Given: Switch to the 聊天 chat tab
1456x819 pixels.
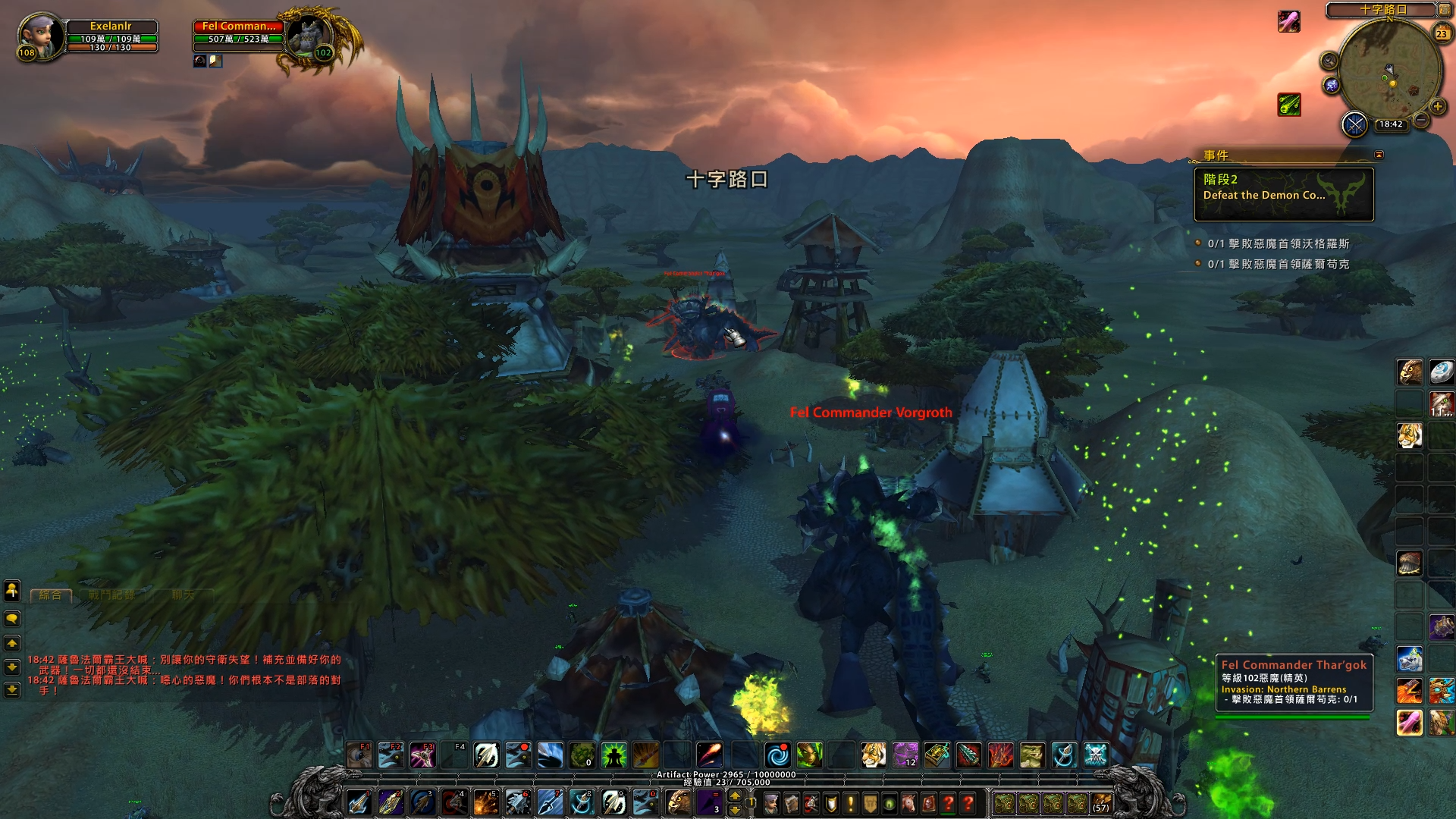Looking at the screenshot, I should [183, 595].
